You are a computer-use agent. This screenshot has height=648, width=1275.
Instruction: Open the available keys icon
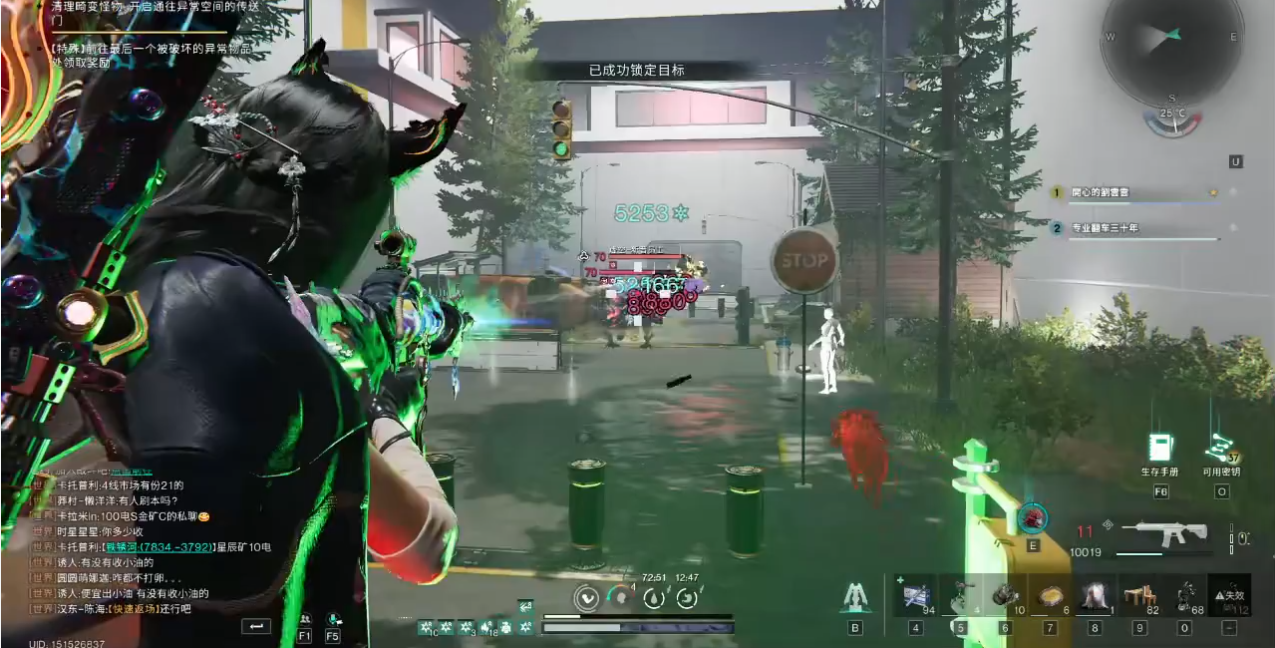click(1220, 450)
